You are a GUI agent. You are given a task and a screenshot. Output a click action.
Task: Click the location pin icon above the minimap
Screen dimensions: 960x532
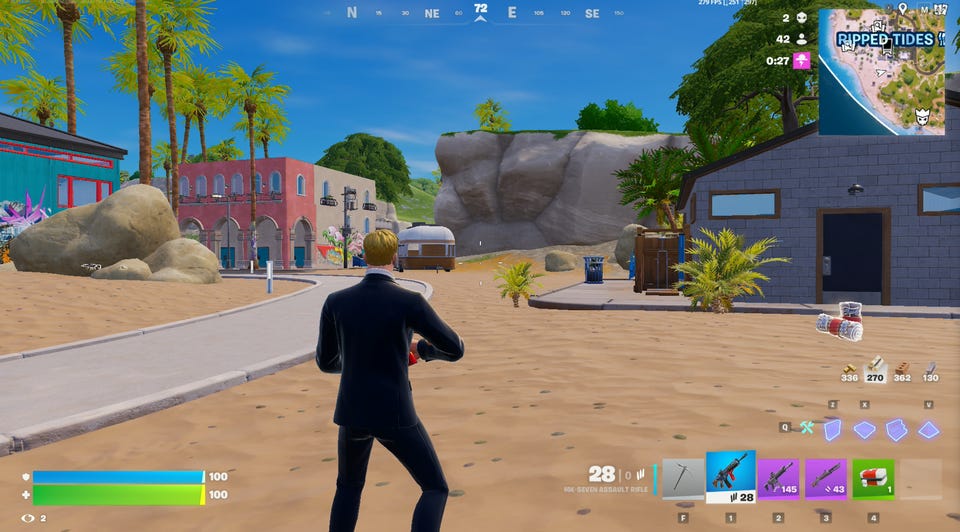click(x=902, y=8)
